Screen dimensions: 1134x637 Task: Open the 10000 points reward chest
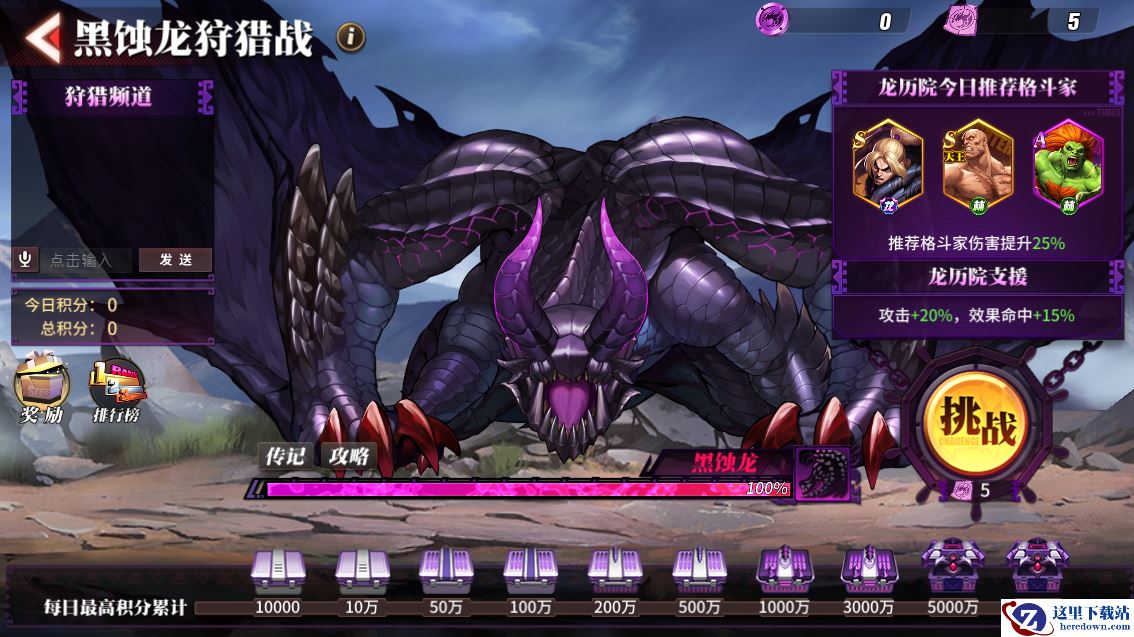277,571
